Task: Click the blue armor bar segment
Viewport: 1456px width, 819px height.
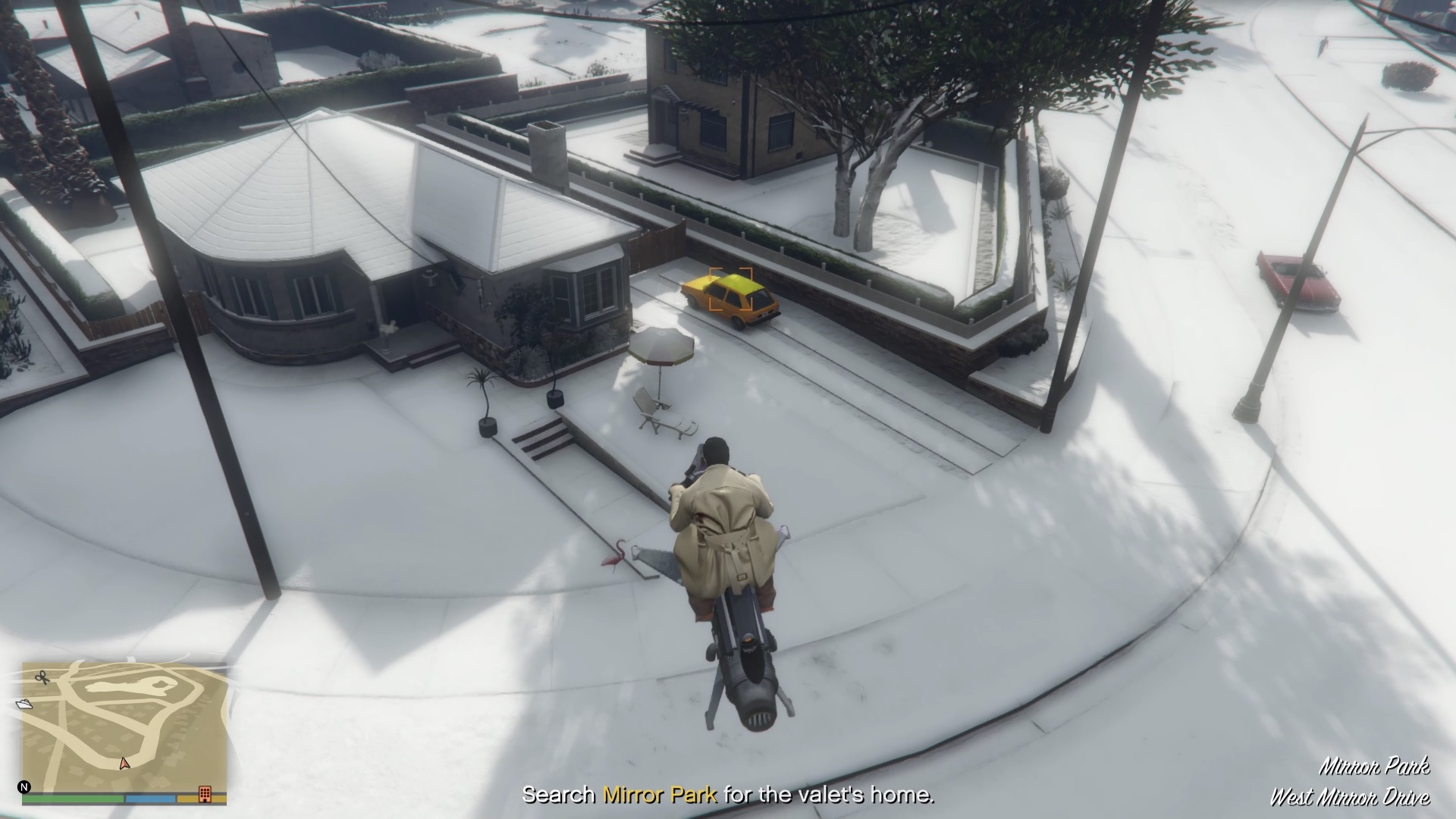Action: 150,798
